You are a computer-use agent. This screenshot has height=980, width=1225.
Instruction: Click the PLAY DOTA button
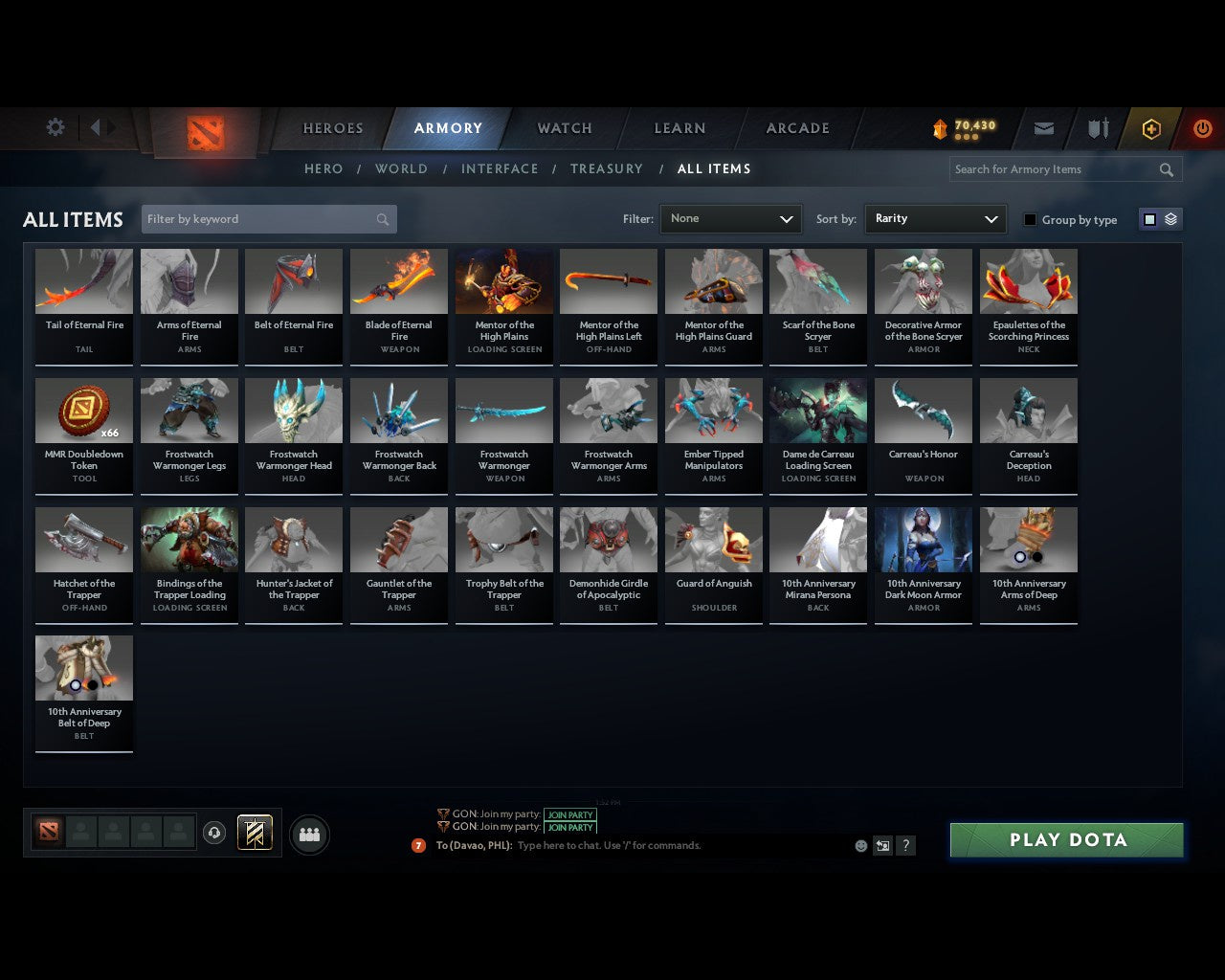tap(1066, 839)
